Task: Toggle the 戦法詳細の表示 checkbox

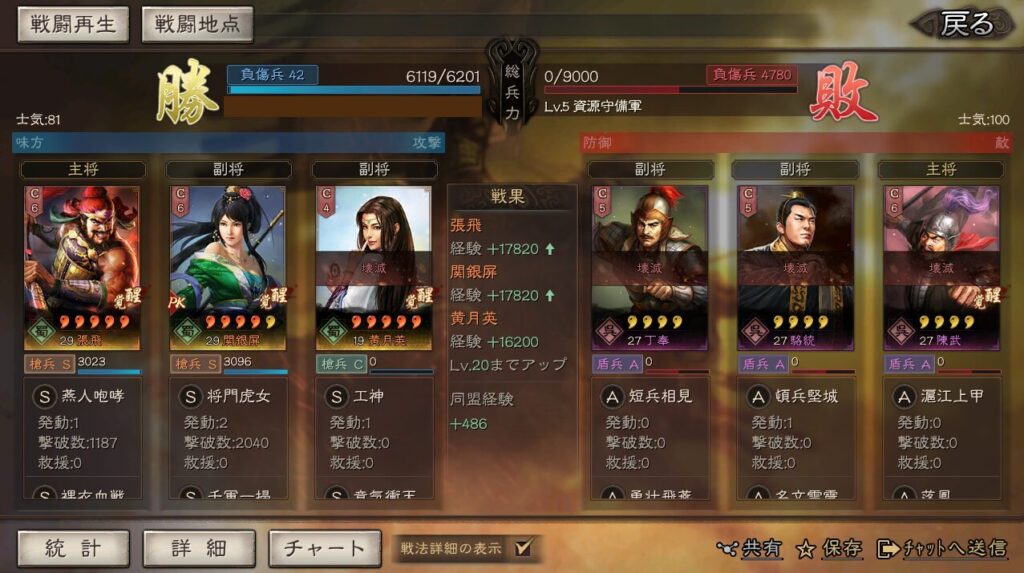Action: [523, 547]
